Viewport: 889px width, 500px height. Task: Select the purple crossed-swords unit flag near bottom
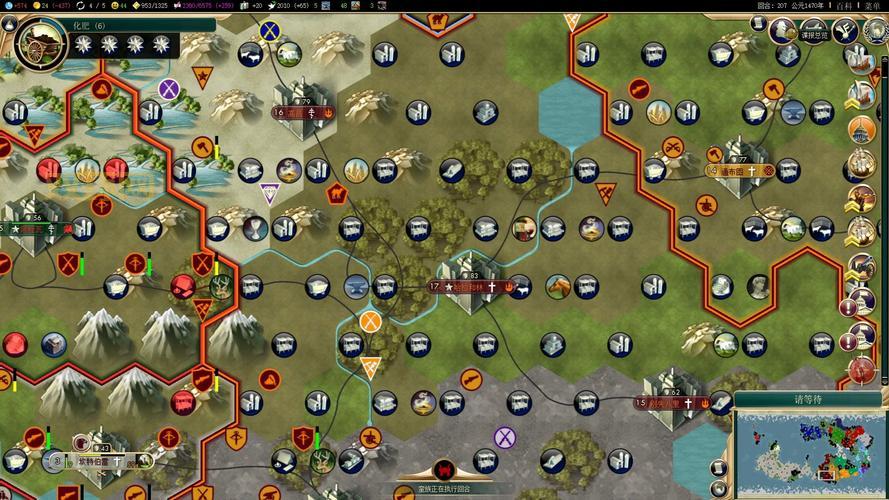(504, 437)
